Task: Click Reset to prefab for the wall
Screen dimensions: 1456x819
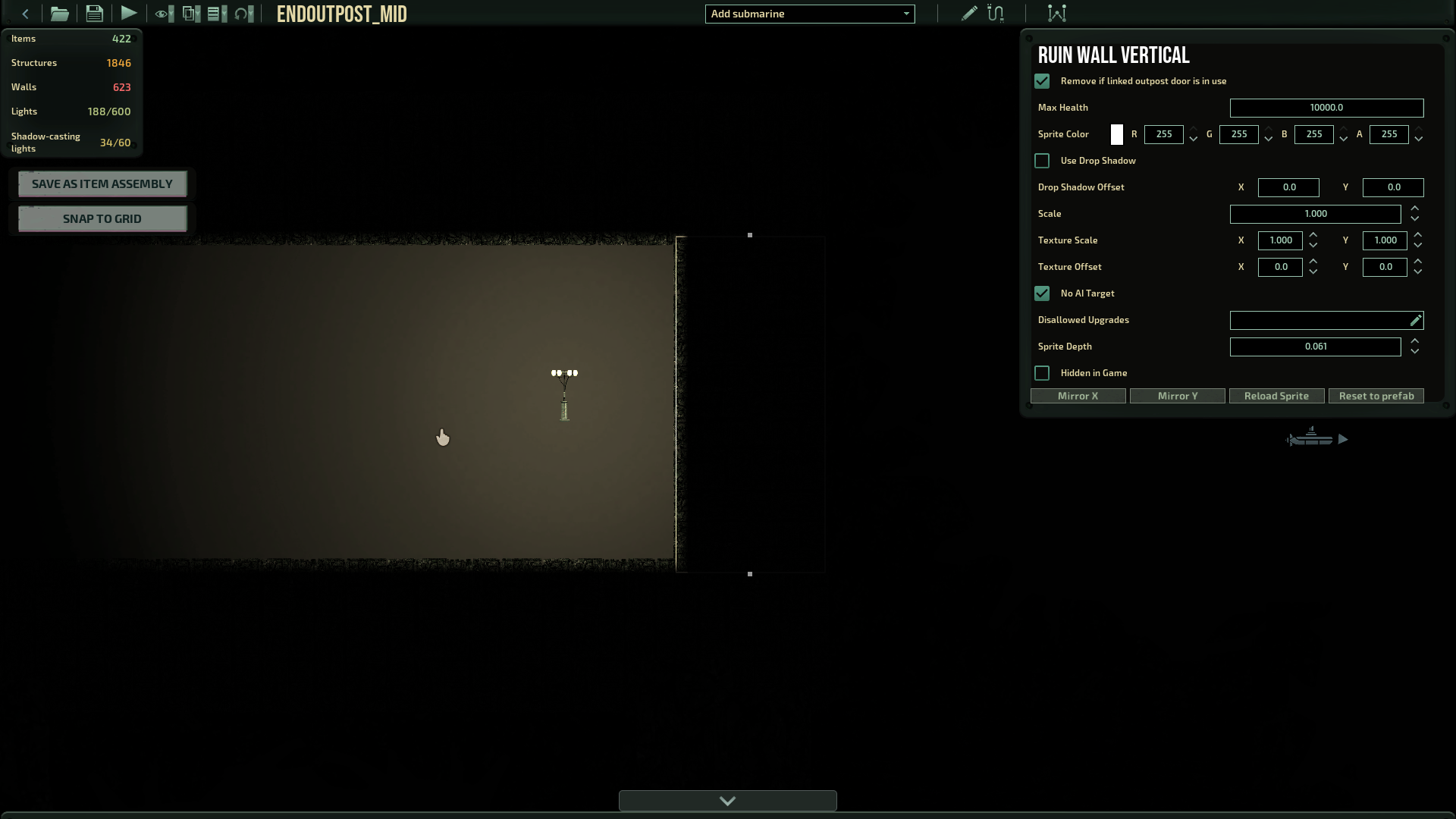Action: coord(1376,396)
